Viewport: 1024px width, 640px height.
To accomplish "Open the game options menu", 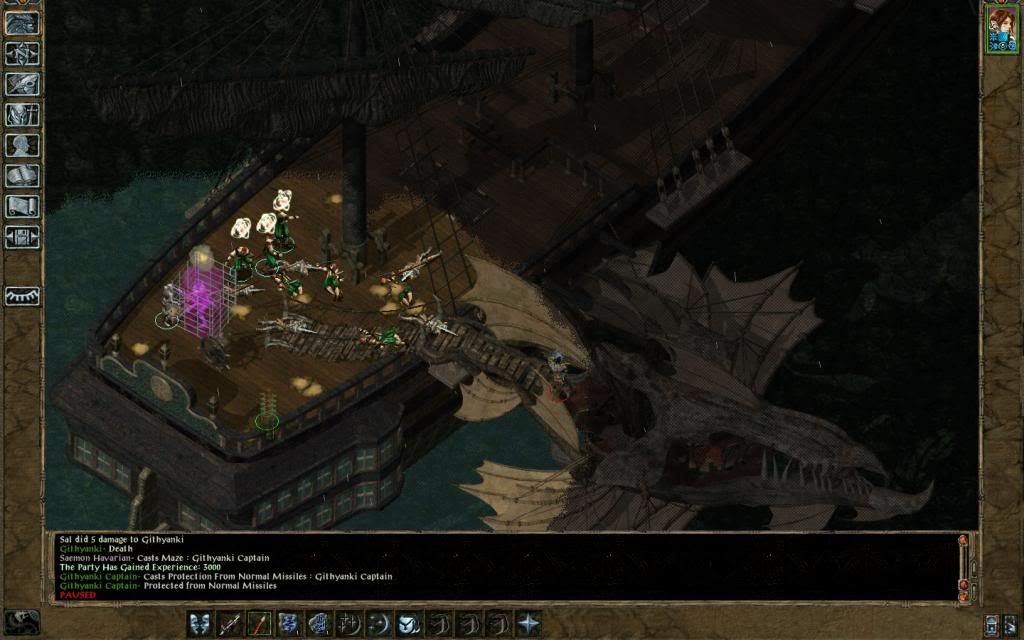I will [22, 237].
